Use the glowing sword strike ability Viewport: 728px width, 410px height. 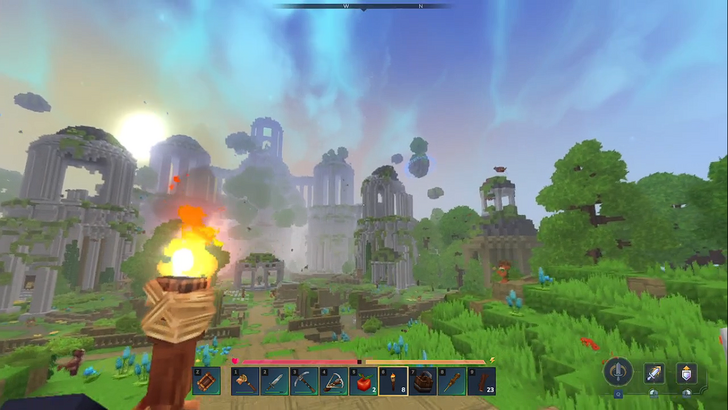coord(654,373)
